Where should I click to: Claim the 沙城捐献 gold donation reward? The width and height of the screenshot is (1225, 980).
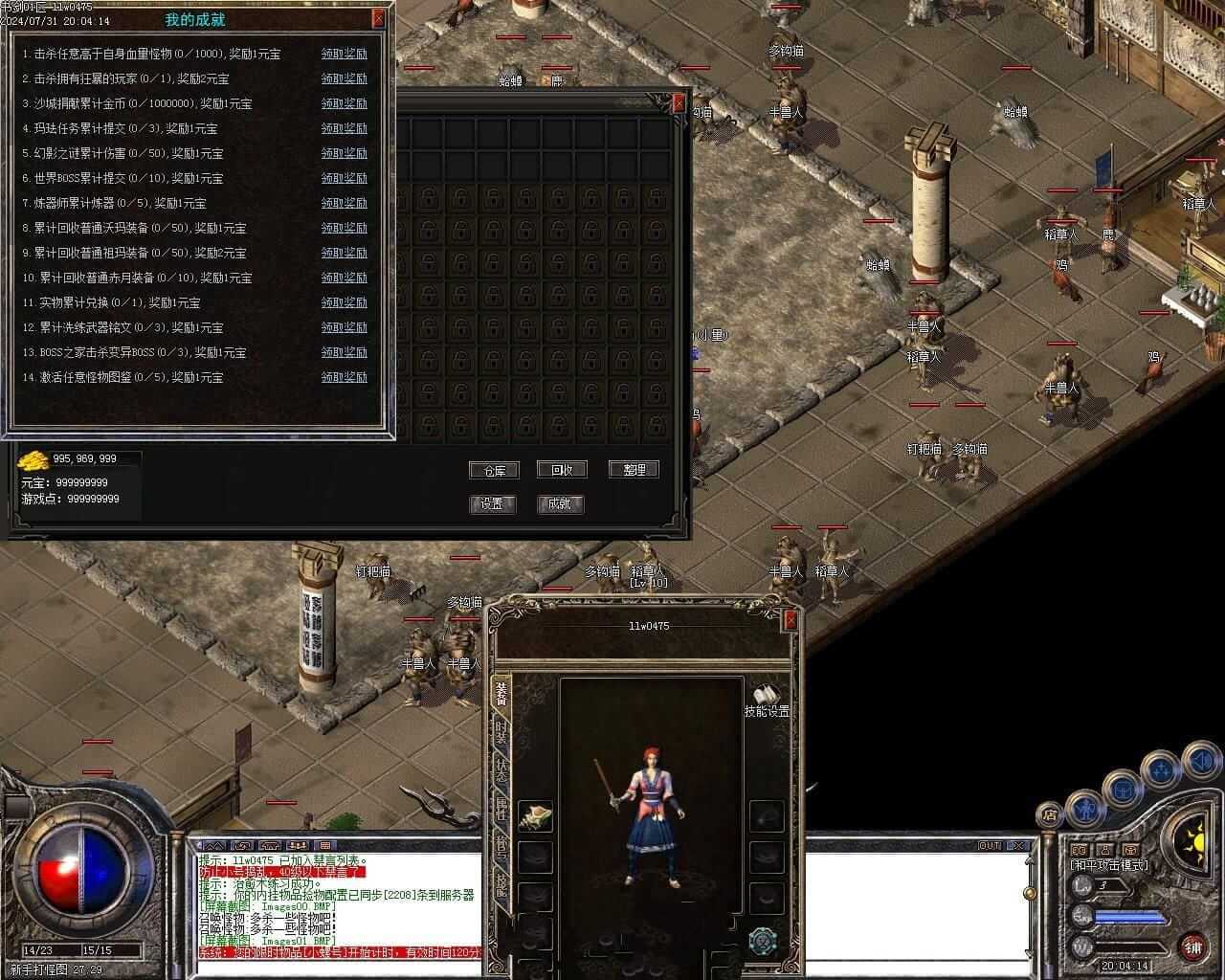point(344,103)
